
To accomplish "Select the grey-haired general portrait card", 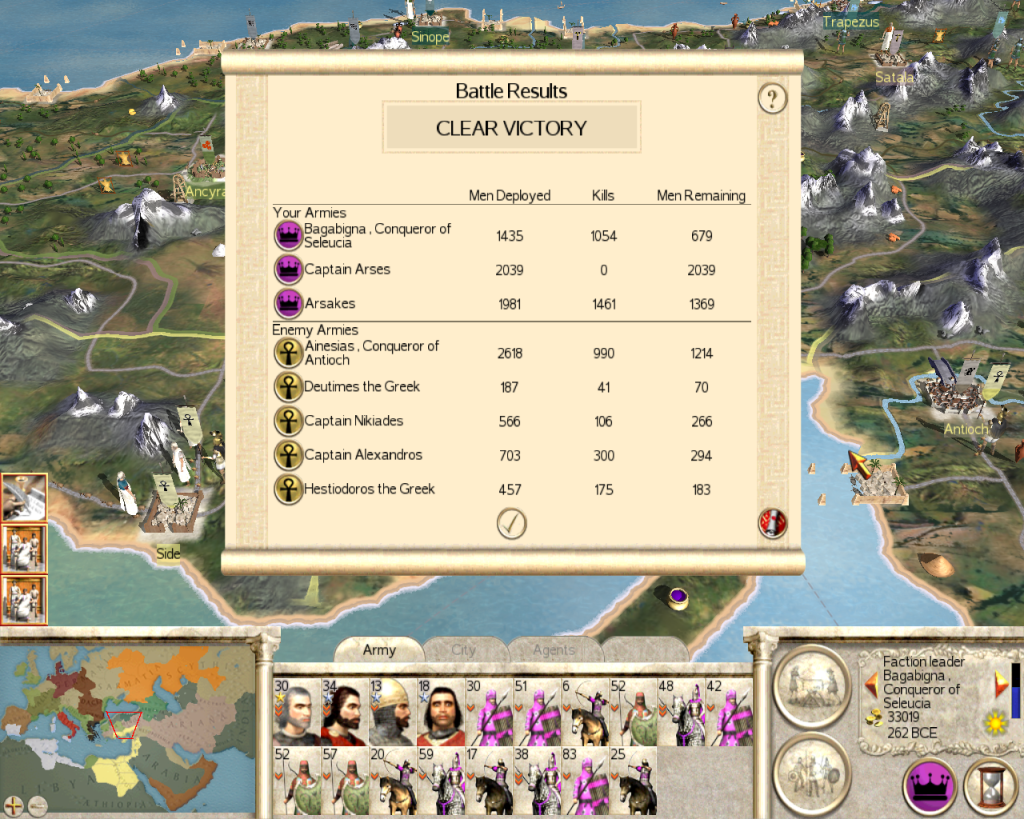I will [296, 712].
